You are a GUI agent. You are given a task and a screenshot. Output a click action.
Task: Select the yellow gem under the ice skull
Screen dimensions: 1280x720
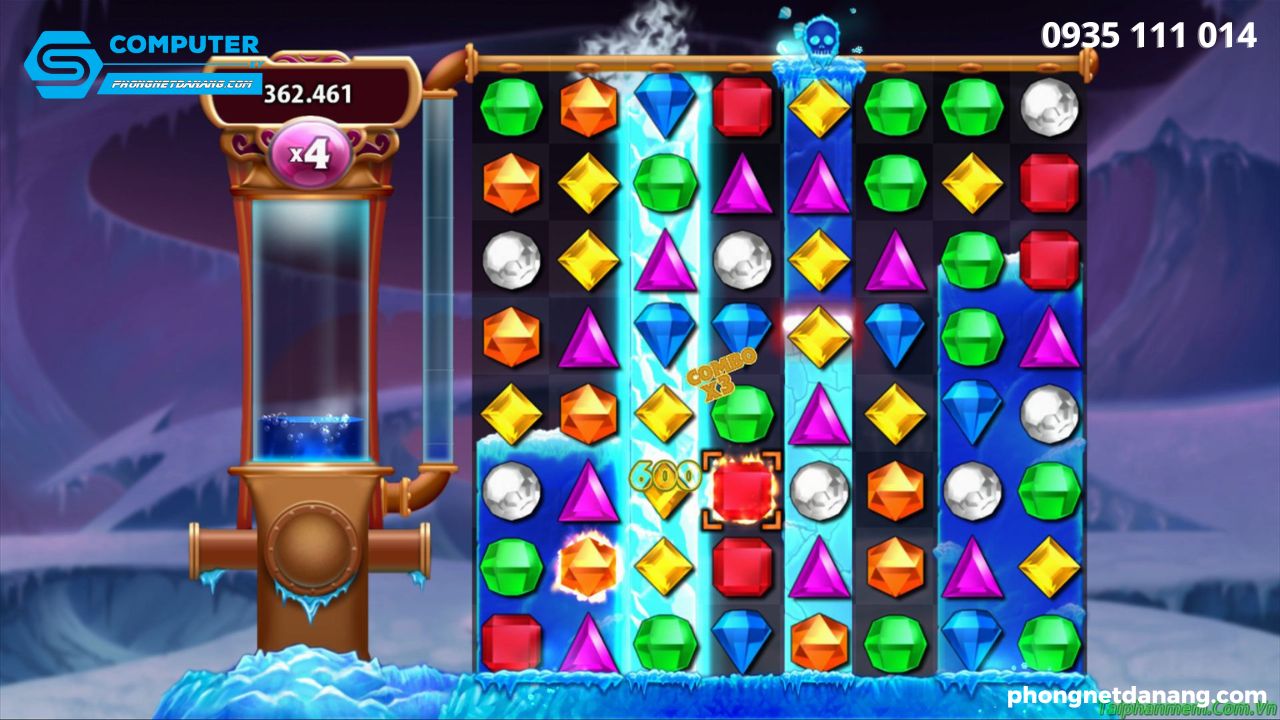(x=819, y=107)
